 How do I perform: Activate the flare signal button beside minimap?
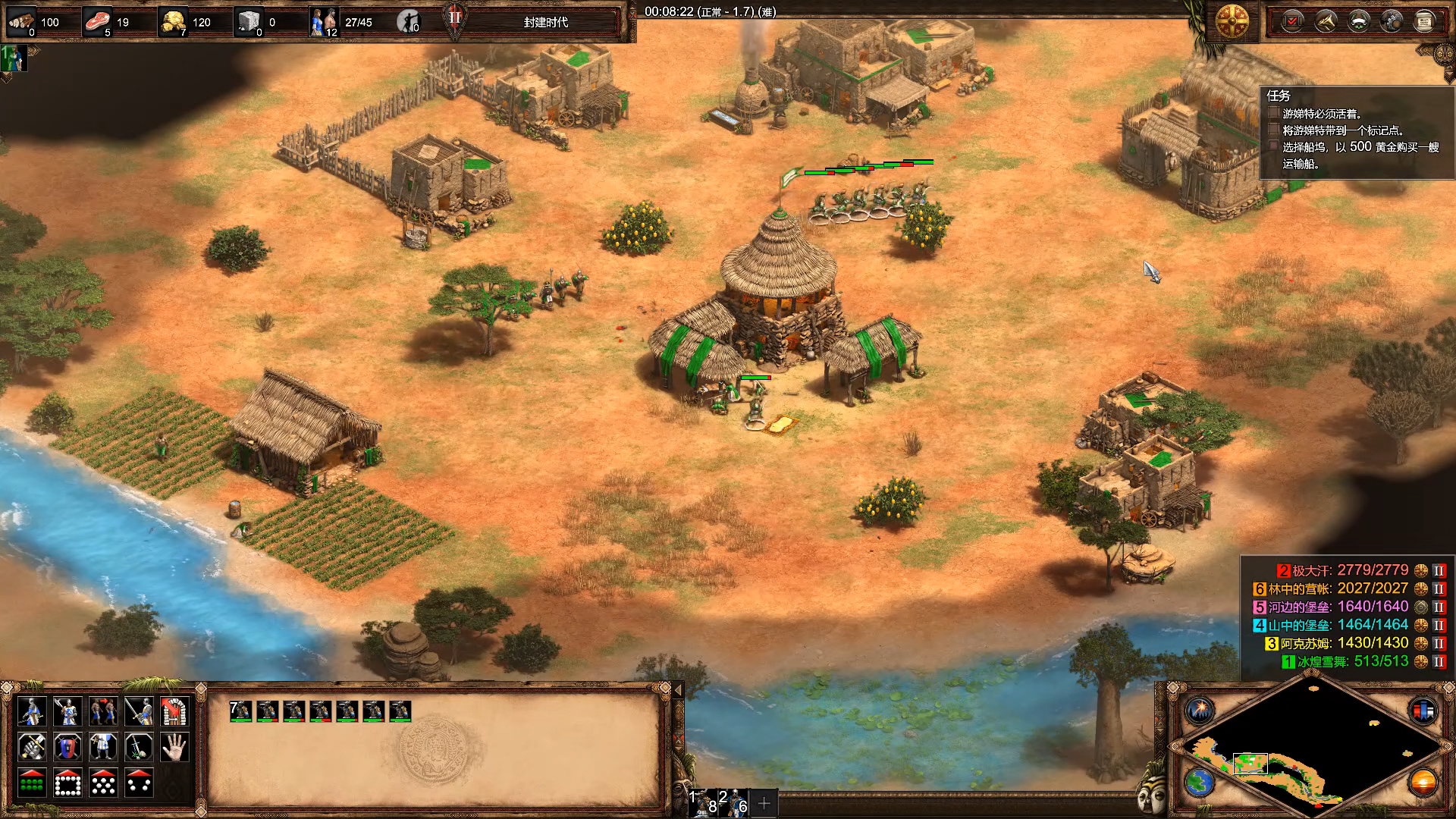pos(1200,711)
